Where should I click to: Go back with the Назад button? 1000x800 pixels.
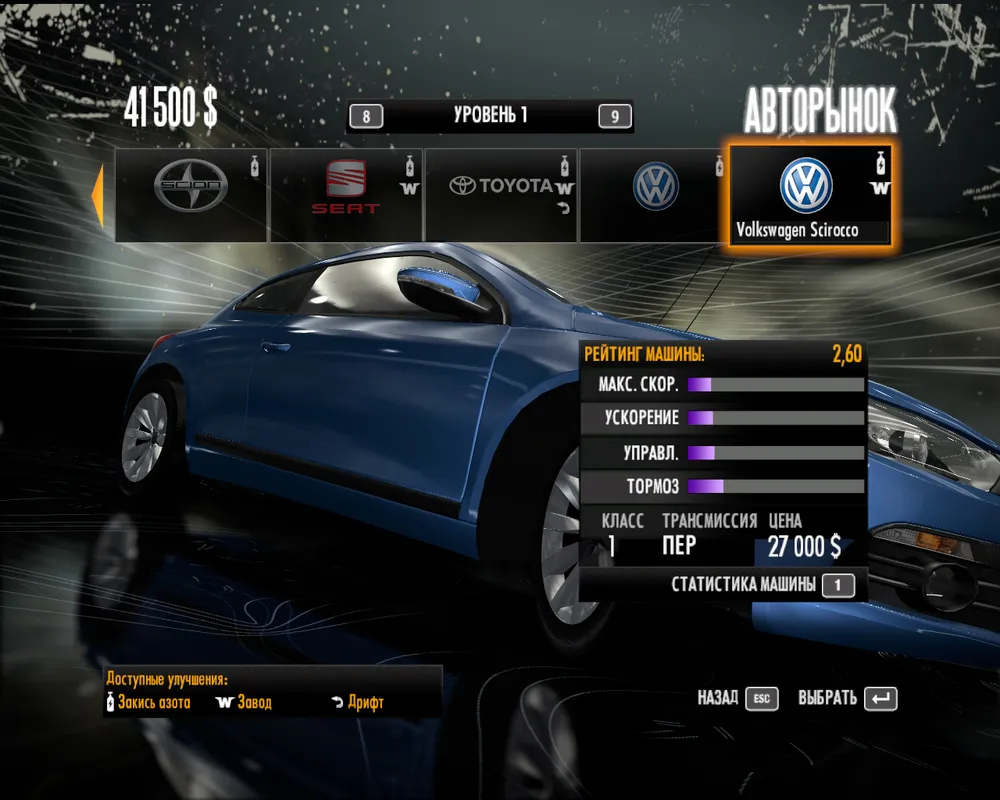tap(737, 698)
